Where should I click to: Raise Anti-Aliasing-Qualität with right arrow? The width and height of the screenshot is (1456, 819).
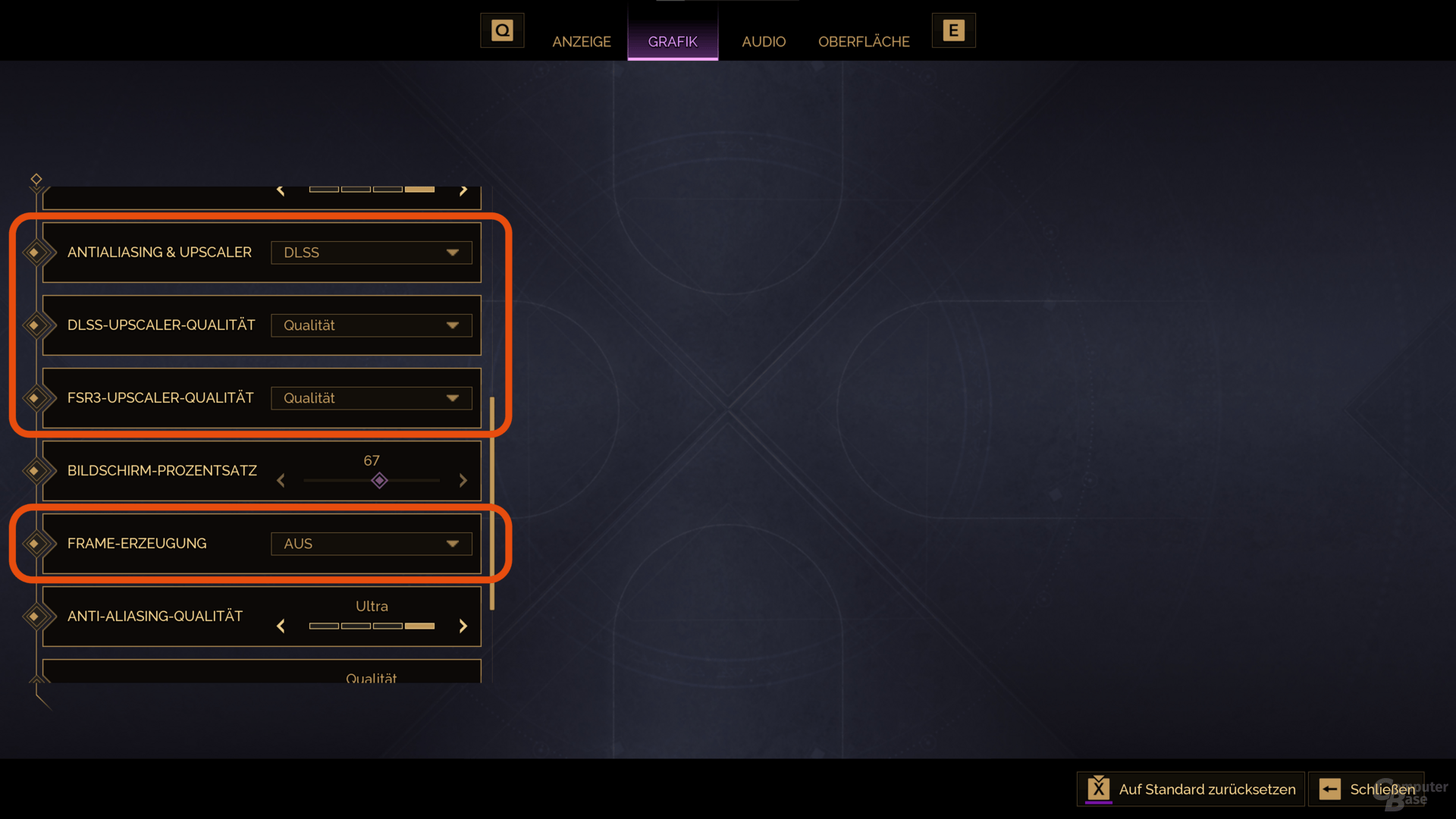(463, 626)
